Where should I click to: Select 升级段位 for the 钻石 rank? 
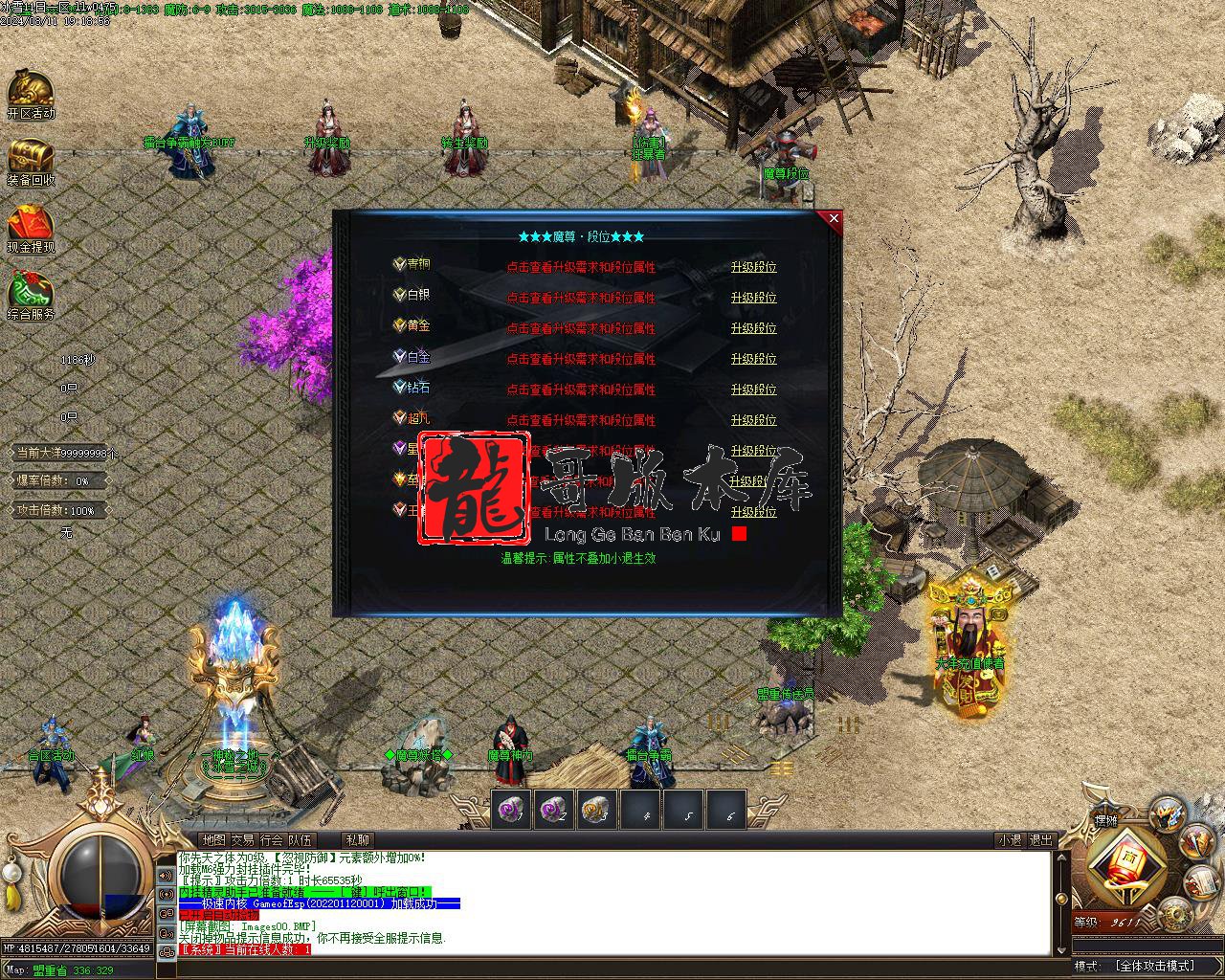(753, 390)
